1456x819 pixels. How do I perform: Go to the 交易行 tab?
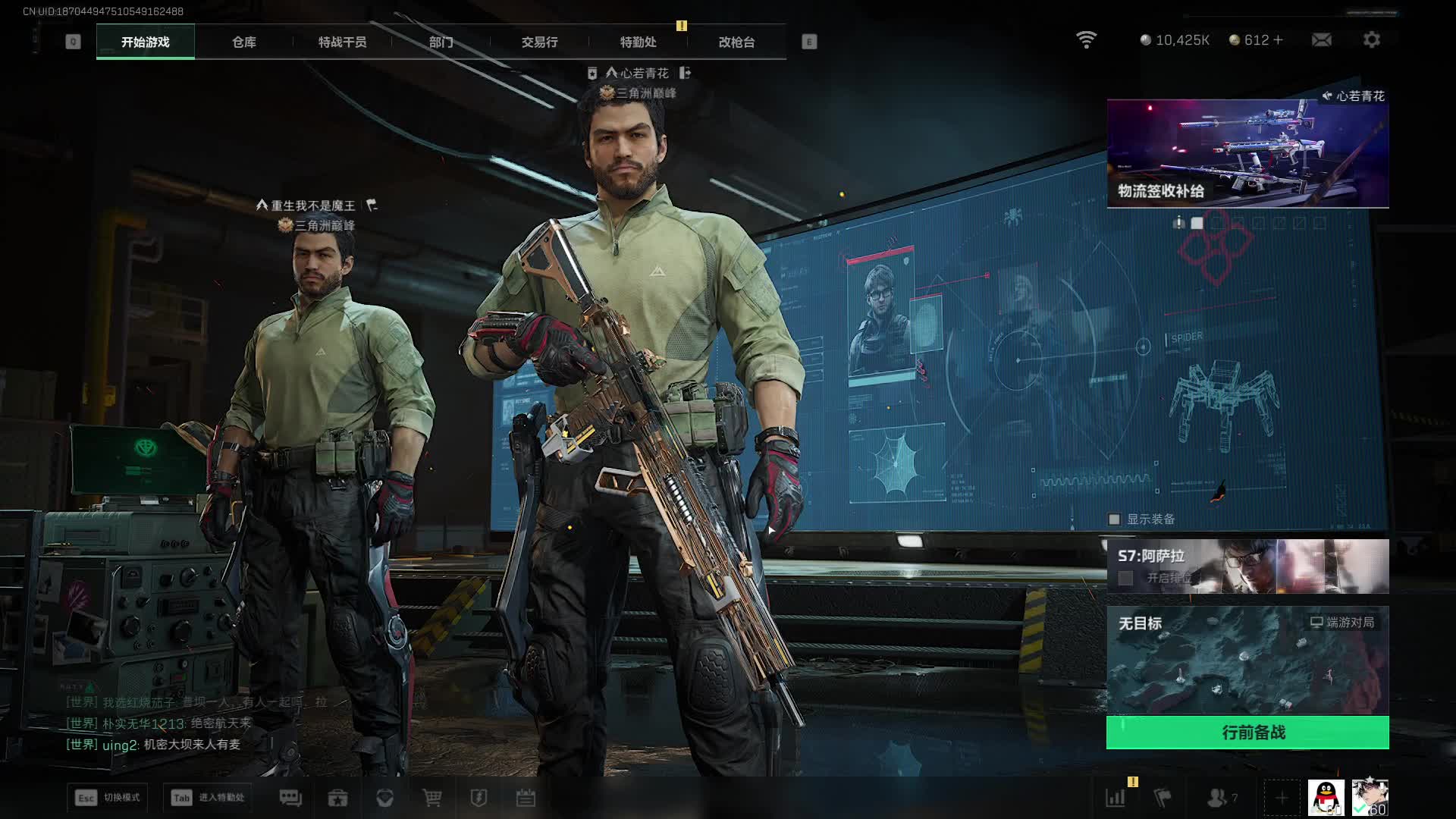pos(539,42)
